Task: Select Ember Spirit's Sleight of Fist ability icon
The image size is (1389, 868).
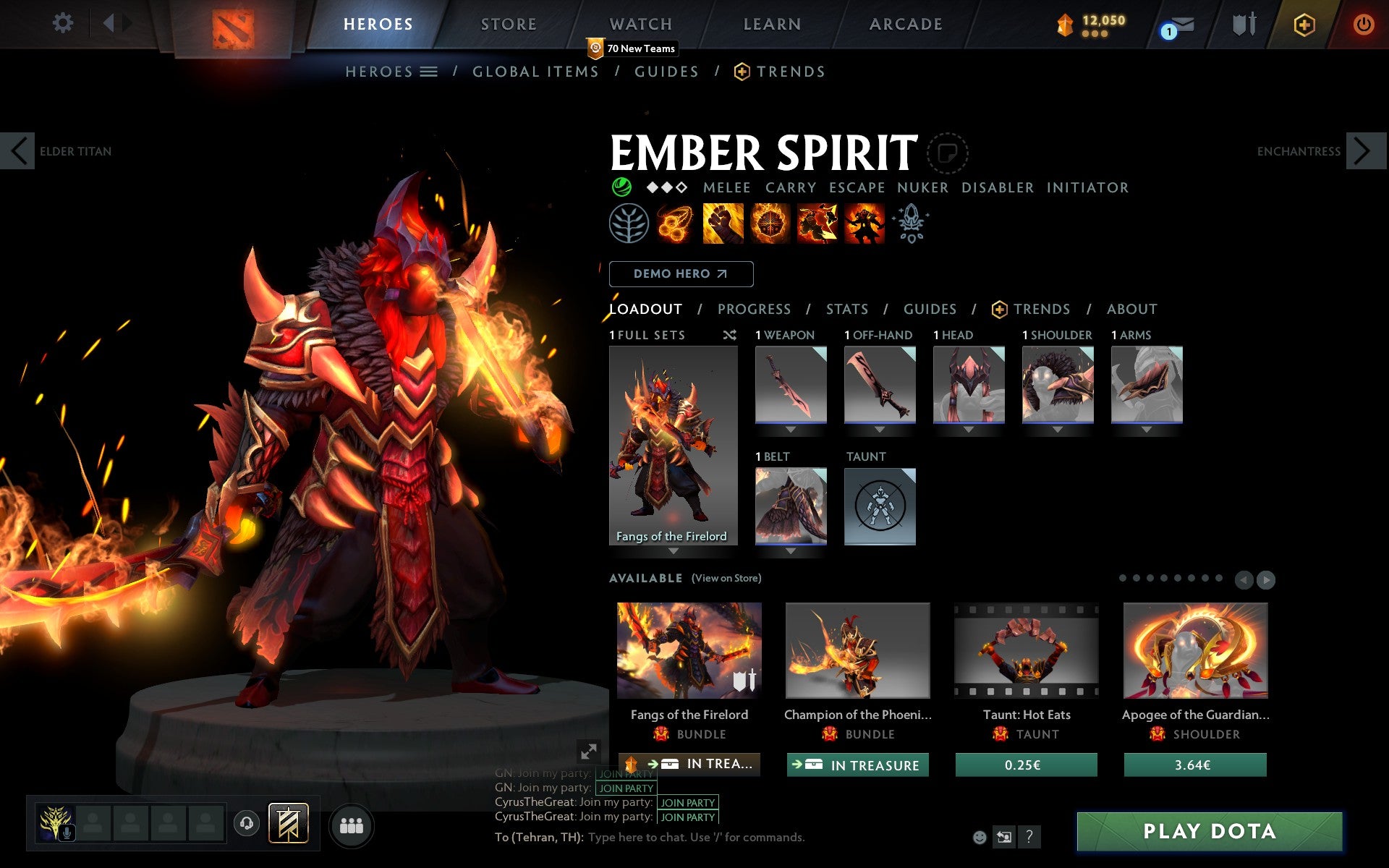Action: click(723, 224)
